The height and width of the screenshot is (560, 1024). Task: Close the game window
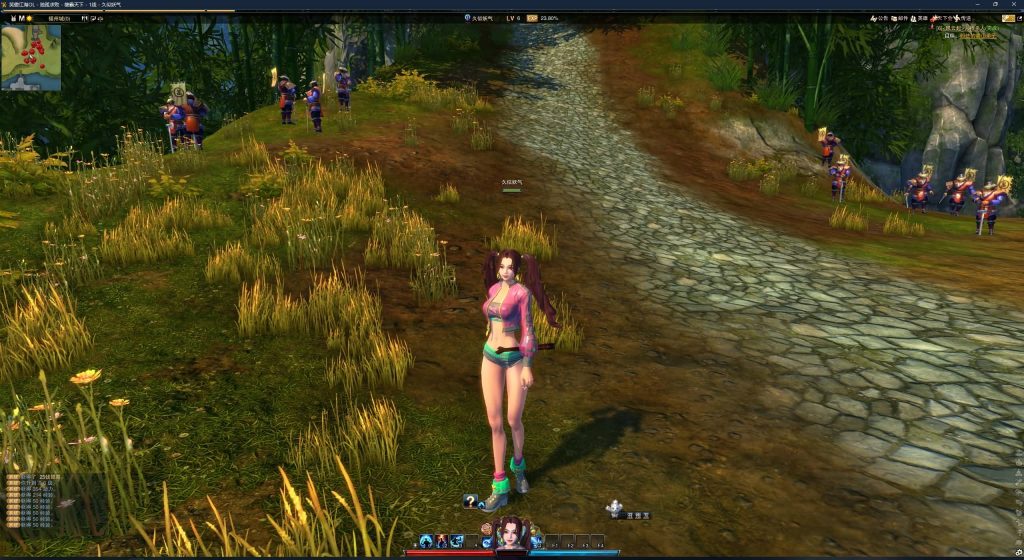[1015, 4]
